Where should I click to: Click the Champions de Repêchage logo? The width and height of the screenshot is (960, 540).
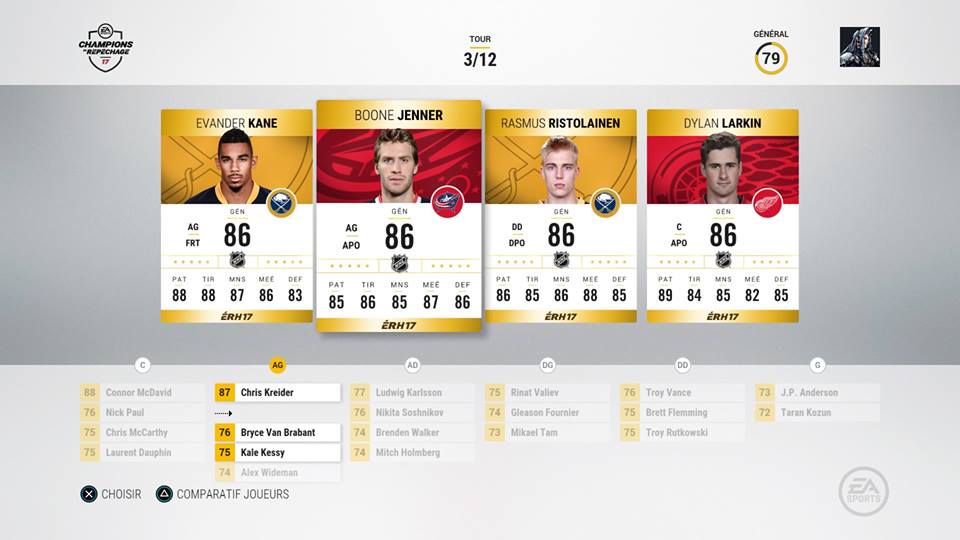pyautogui.click(x=105, y=46)
